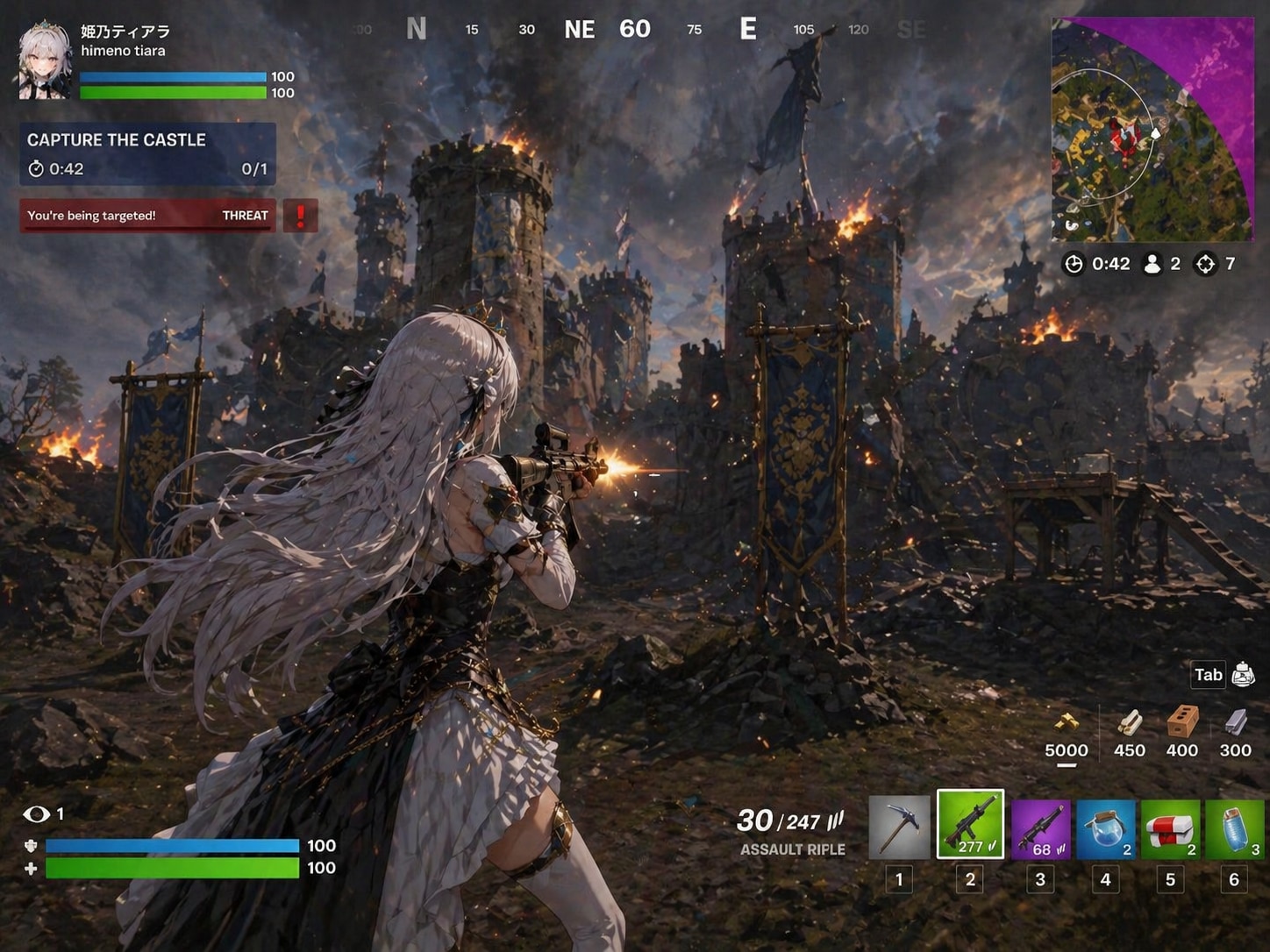This screenshot has width=1270, height=952.
Task: Click the minimap
Action: [1152, 130]
